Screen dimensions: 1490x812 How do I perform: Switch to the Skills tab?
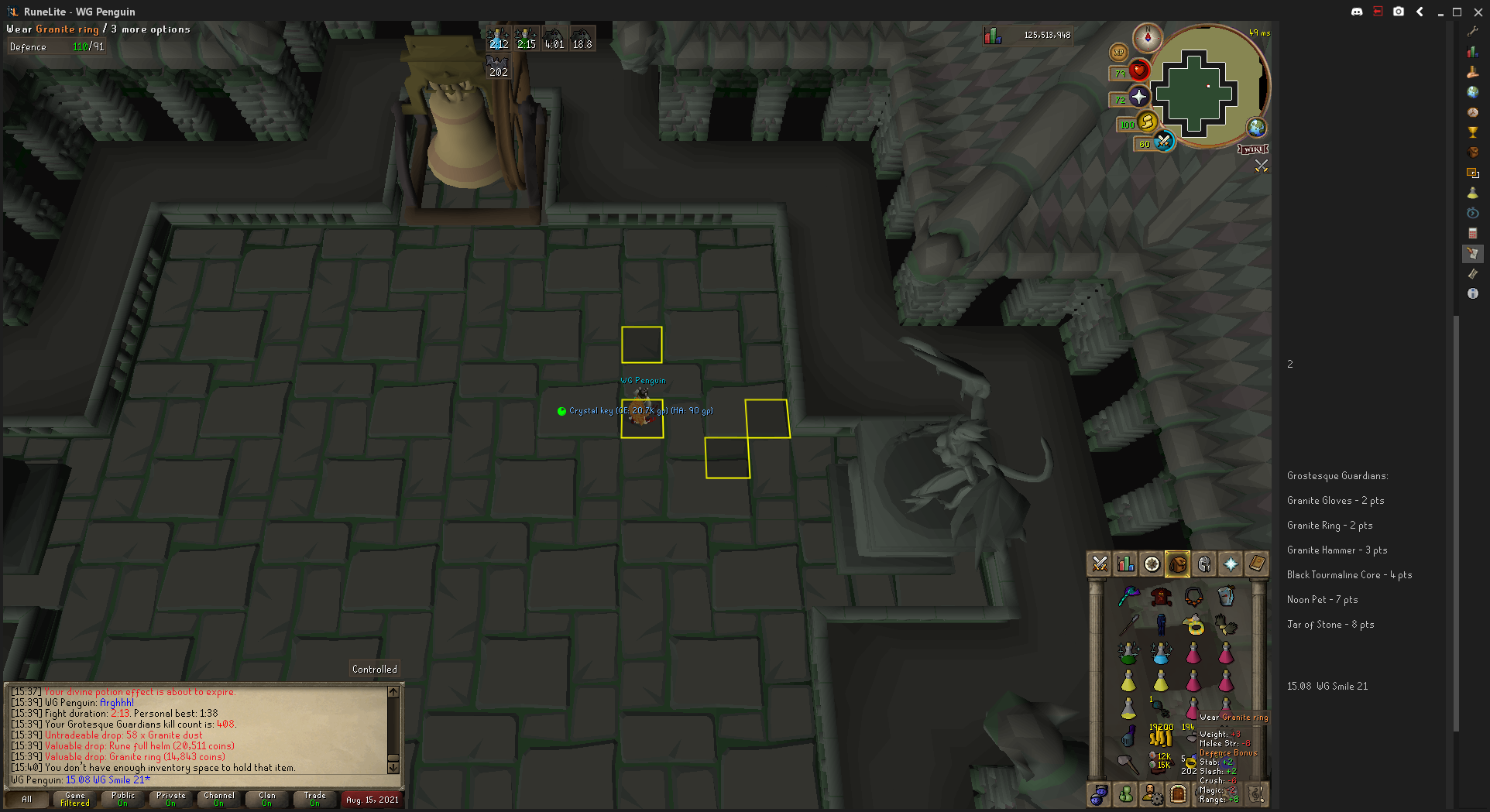(x=1126, y=564)
